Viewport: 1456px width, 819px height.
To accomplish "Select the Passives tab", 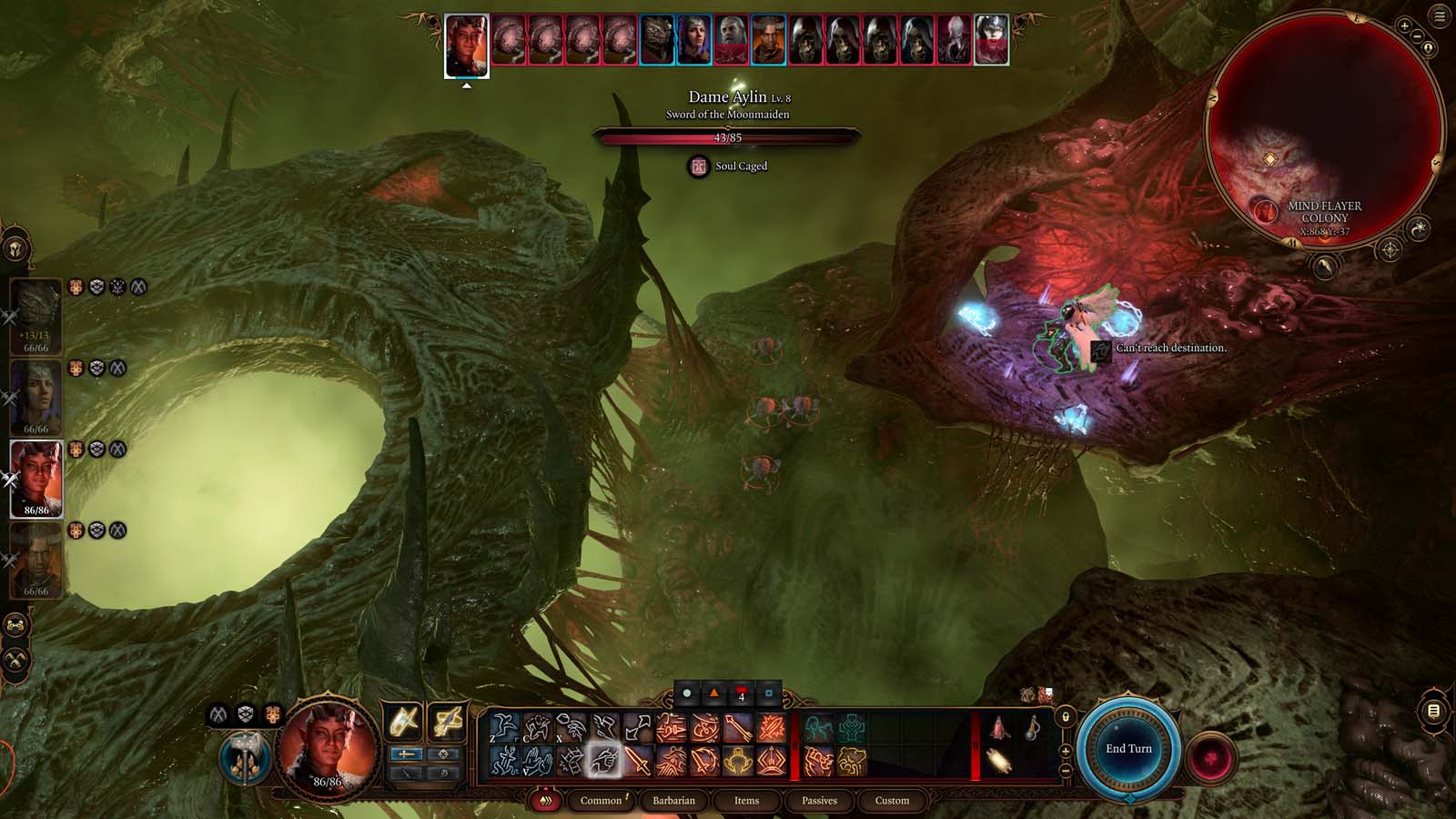I will [x=819, y=801].
